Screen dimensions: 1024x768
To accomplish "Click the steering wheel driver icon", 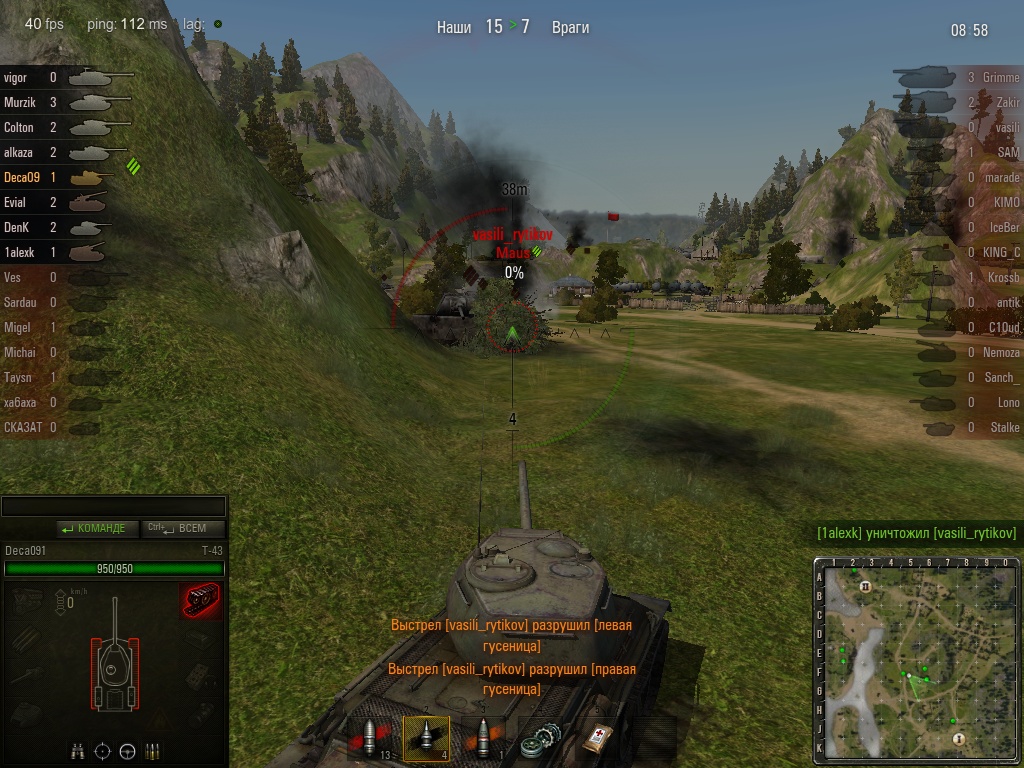I will coord(128,751).
